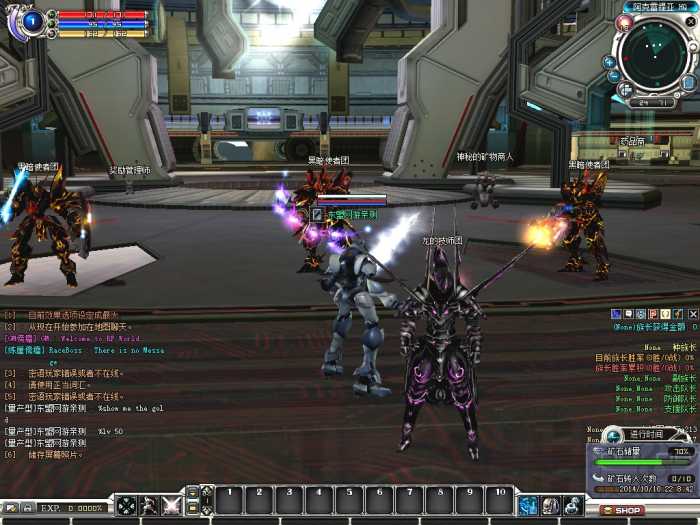
Task: Click the lock icon left of EXP bar
Action: coord(27,508)
